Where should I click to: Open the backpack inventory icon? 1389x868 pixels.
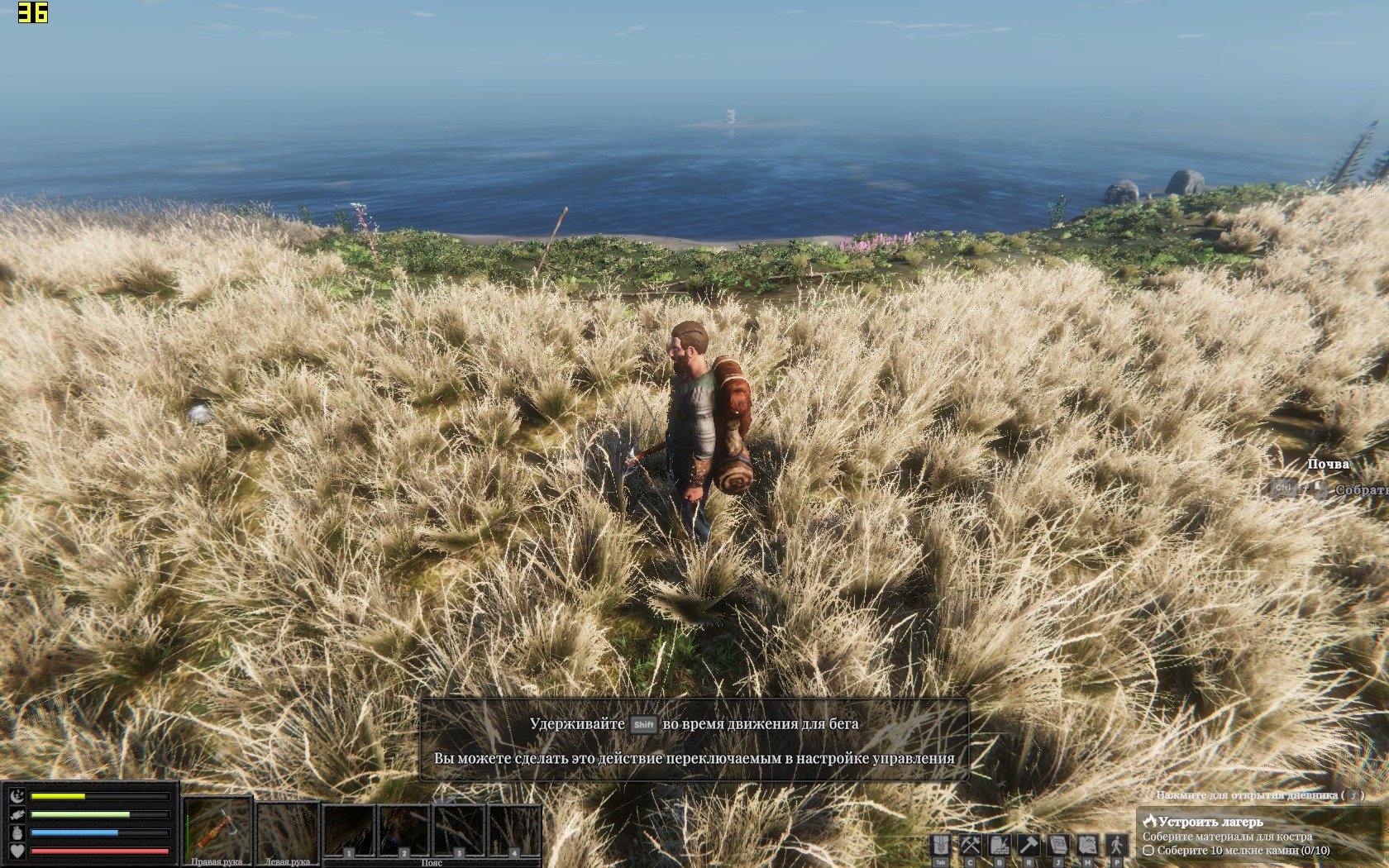pyautogui.click(x=941, y=846)
